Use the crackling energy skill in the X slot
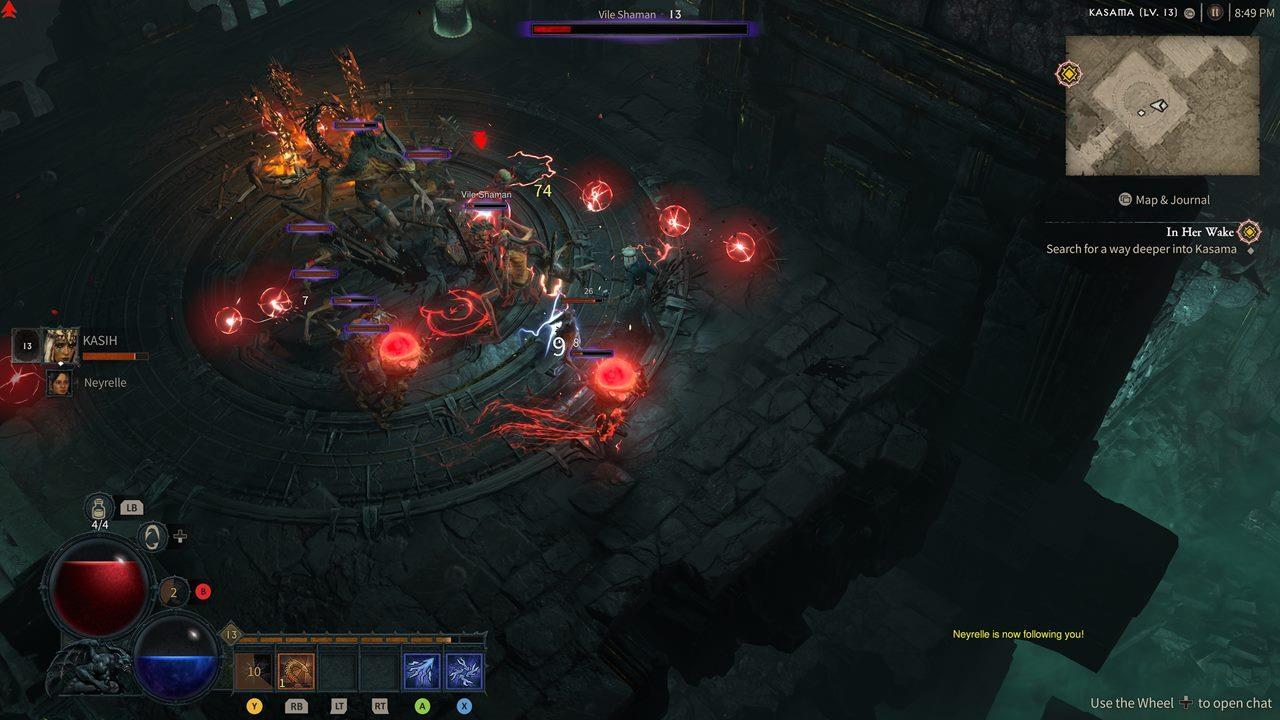 [x=463, y=670]
